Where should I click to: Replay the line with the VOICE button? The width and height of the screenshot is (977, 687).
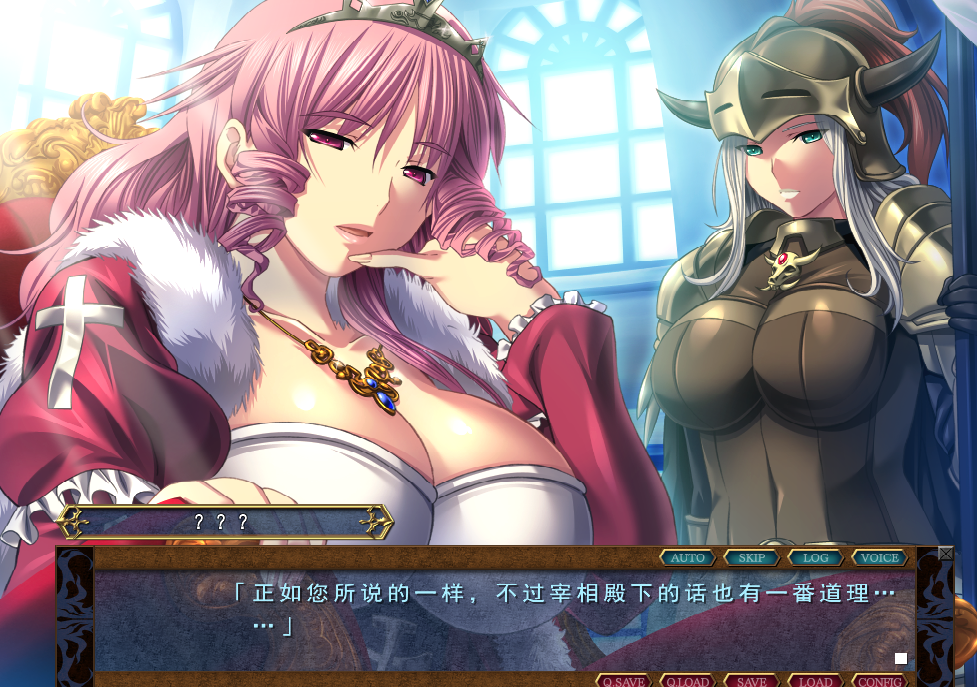coord(880,558)
